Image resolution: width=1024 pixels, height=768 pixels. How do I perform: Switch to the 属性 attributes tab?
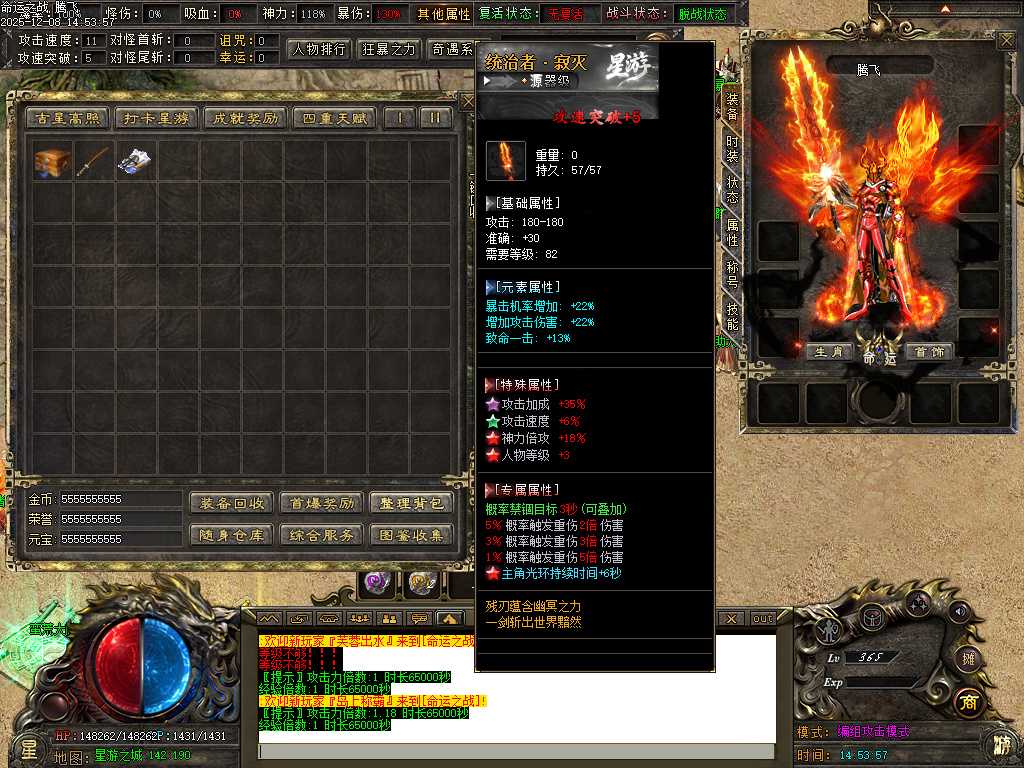click(x=732, y=234)
